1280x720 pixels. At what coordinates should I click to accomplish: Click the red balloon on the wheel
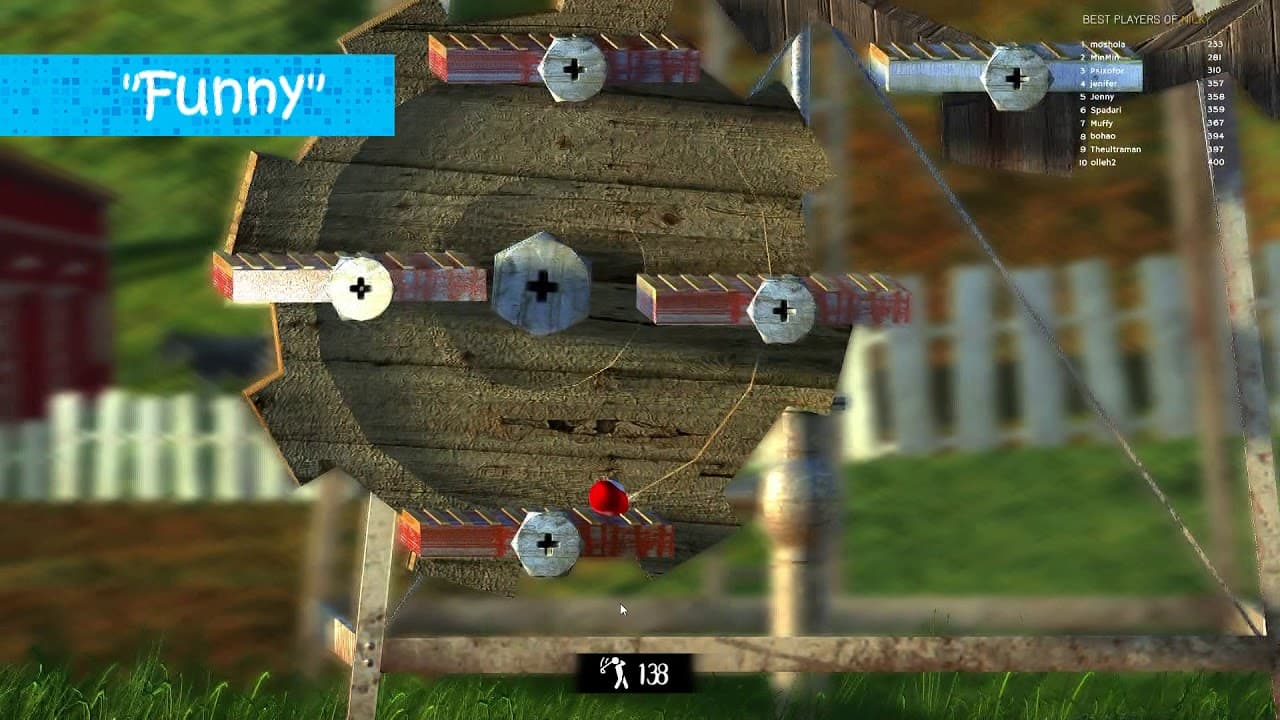click(606, 497)
